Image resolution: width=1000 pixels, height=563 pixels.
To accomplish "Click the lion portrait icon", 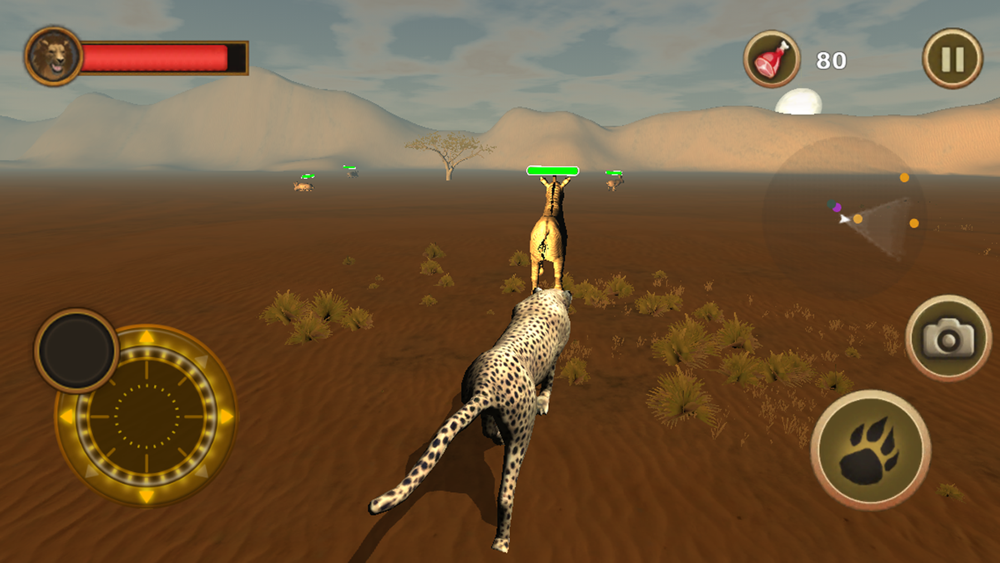I will pos(53,56).
